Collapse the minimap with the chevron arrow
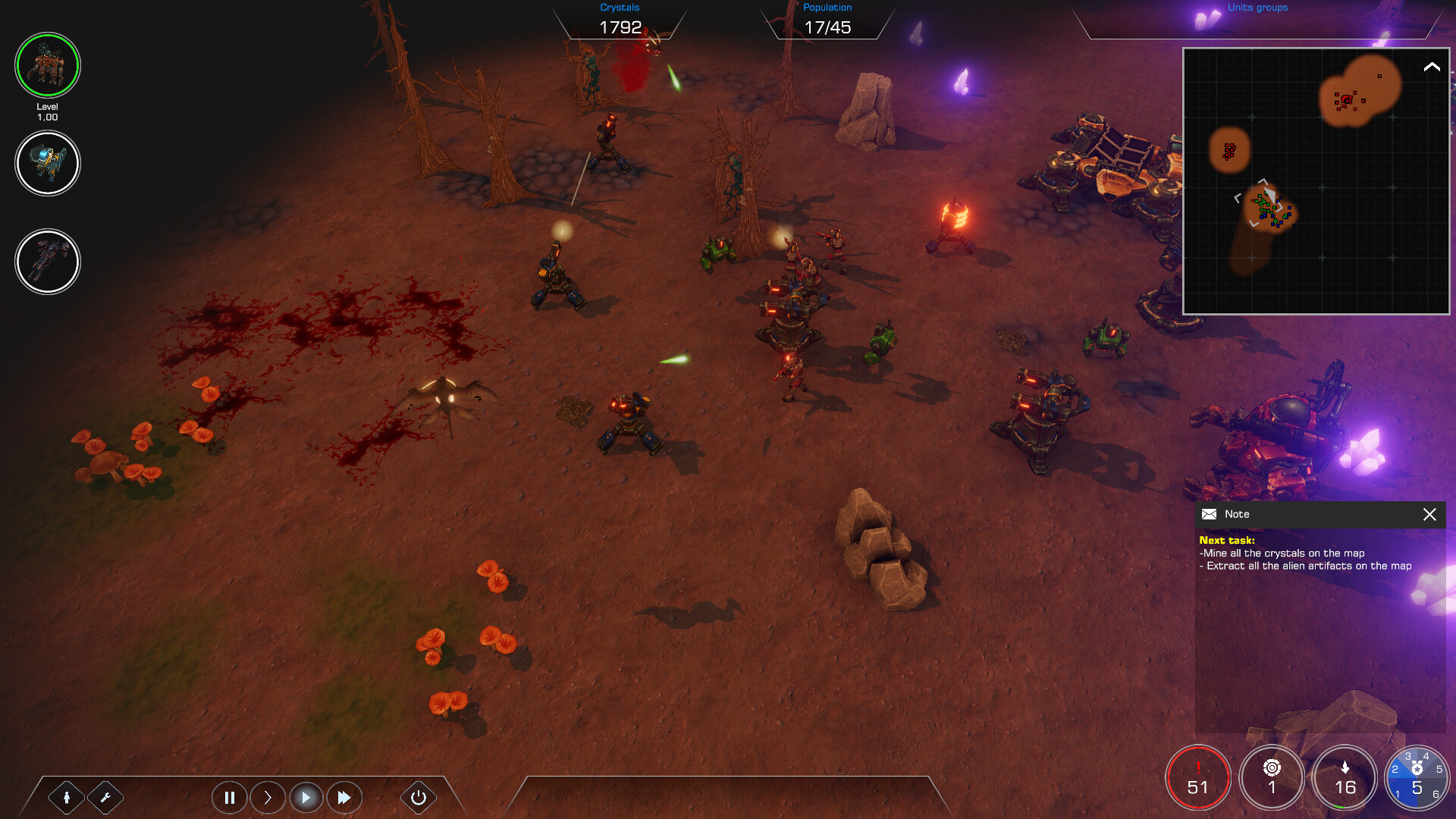This screenshot has height=819, width=1456. pyautogui.click(x=1430, y=68)
